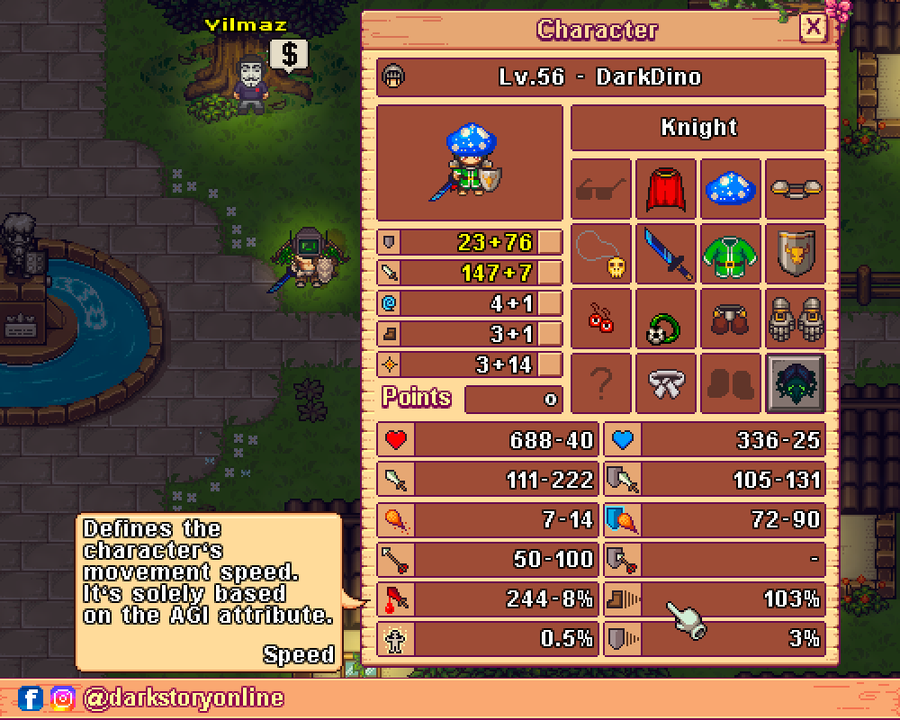The height and width of the screenshot is (720, 900).
Task: Select the red cherry earrings slot
Action: [602, 318]
